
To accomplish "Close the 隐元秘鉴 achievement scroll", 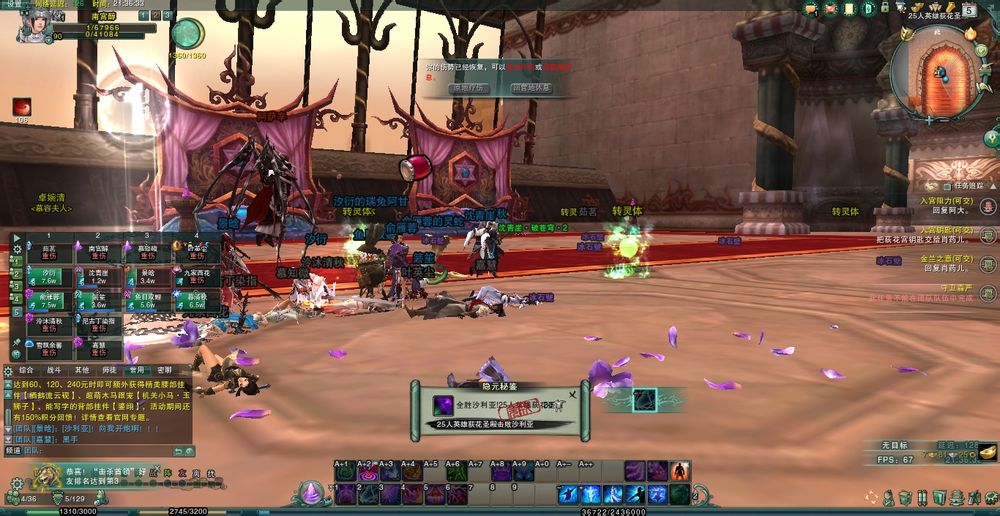I will click(x=572, y=394).
